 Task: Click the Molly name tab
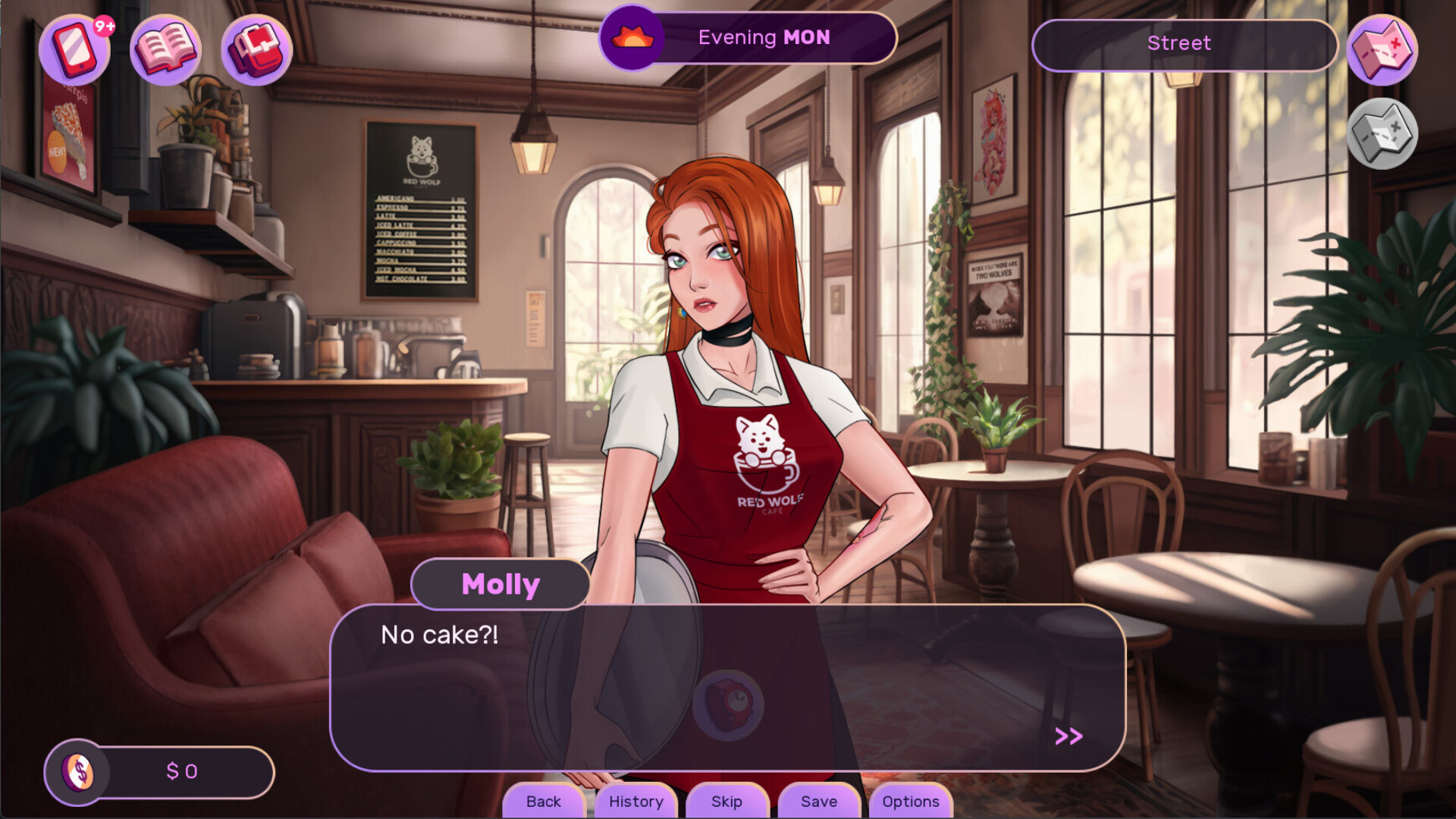pos(500,583)
